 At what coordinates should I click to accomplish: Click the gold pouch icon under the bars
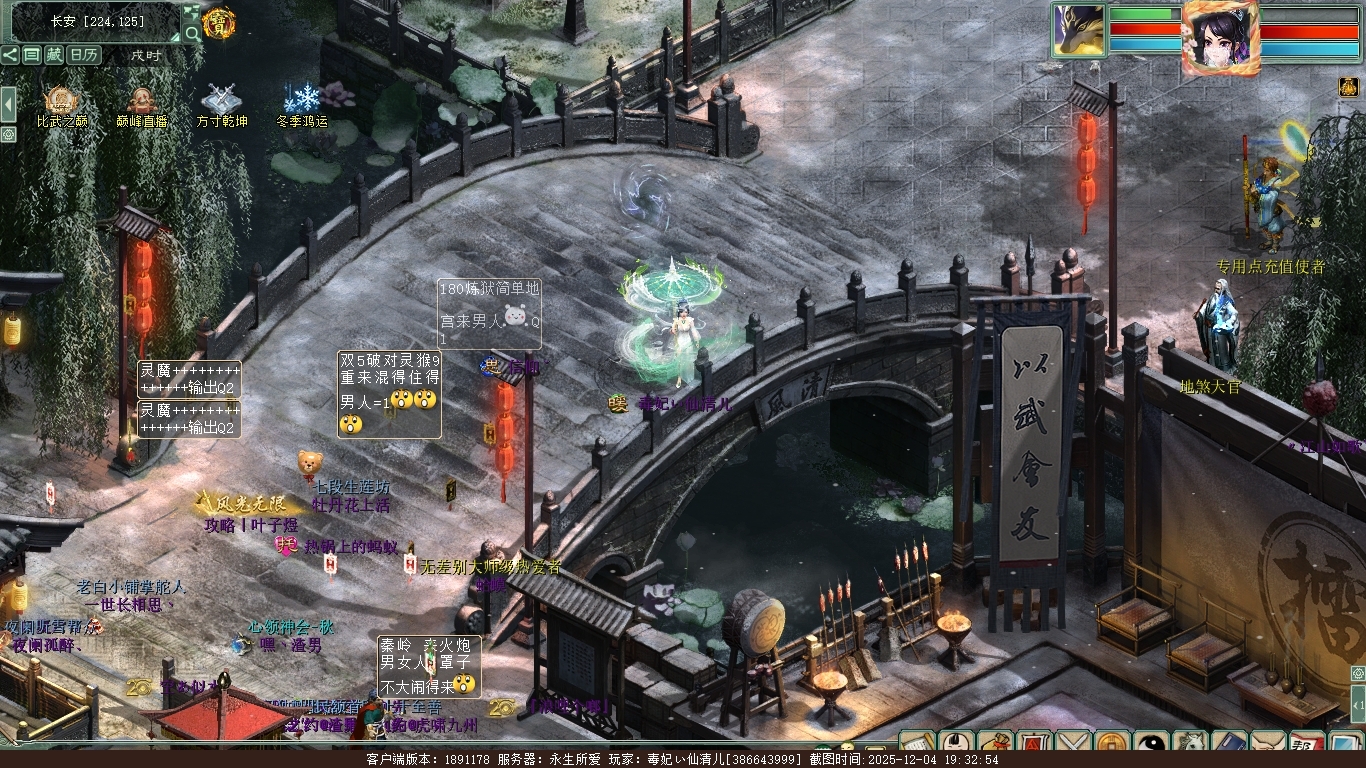click(1348, 88)
